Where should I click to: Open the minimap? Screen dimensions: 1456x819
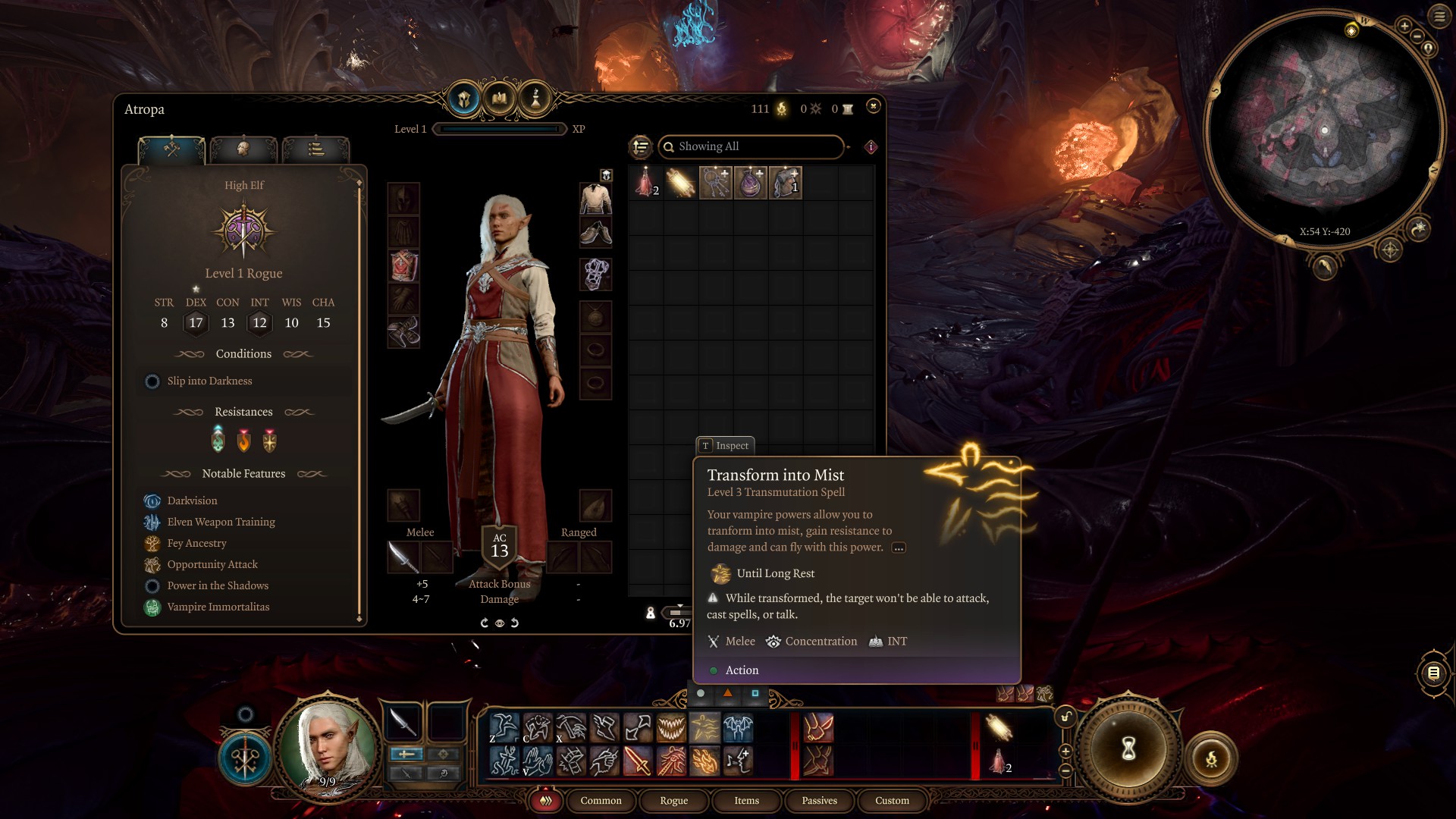click(x=1323, y=130)
